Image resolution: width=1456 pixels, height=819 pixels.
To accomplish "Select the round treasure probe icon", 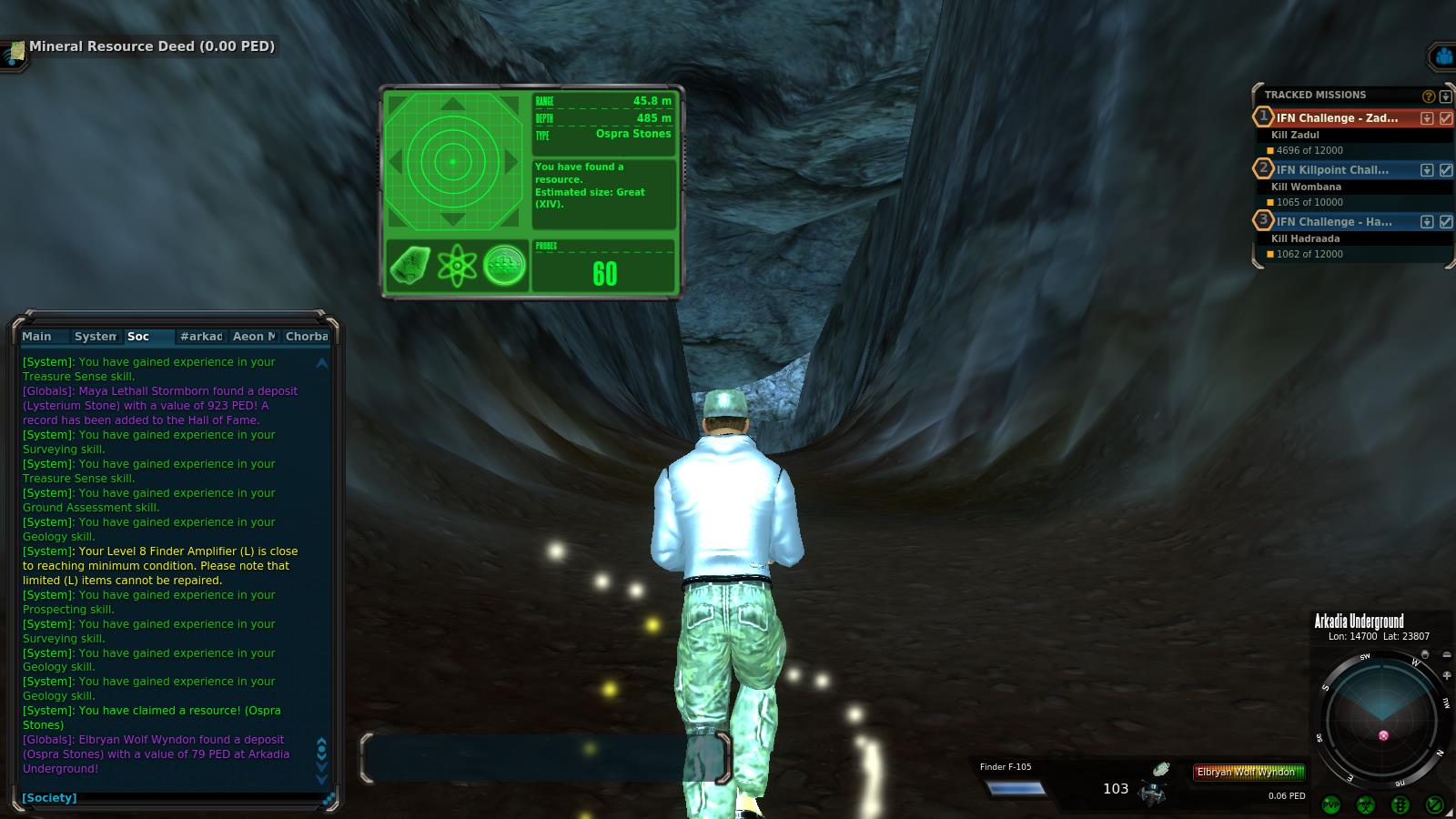I will pyautogui.click(x=504, y=266).
